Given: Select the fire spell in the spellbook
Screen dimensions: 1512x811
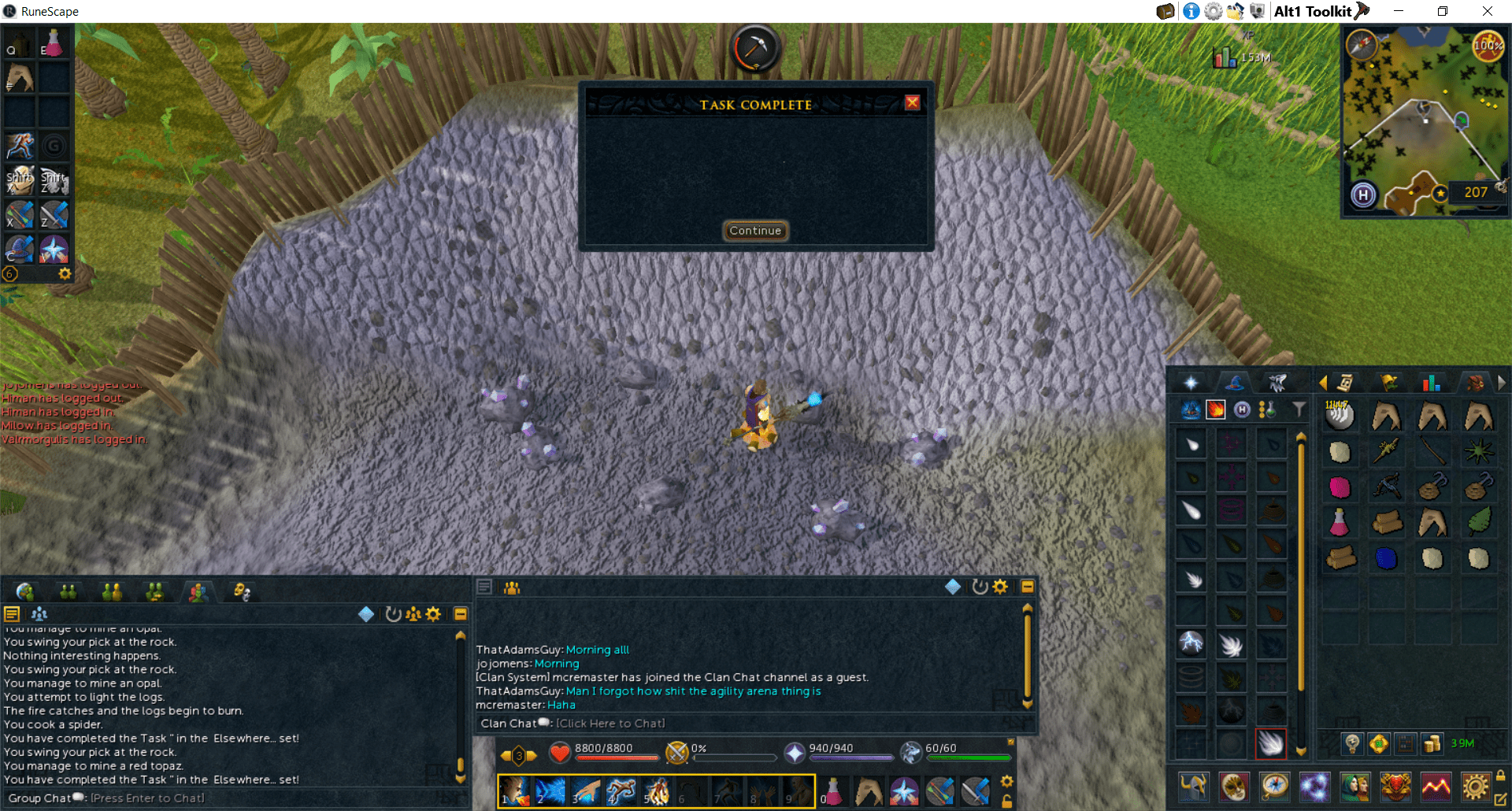Looking at the screenshot, I should click(x=1215, y=410).
